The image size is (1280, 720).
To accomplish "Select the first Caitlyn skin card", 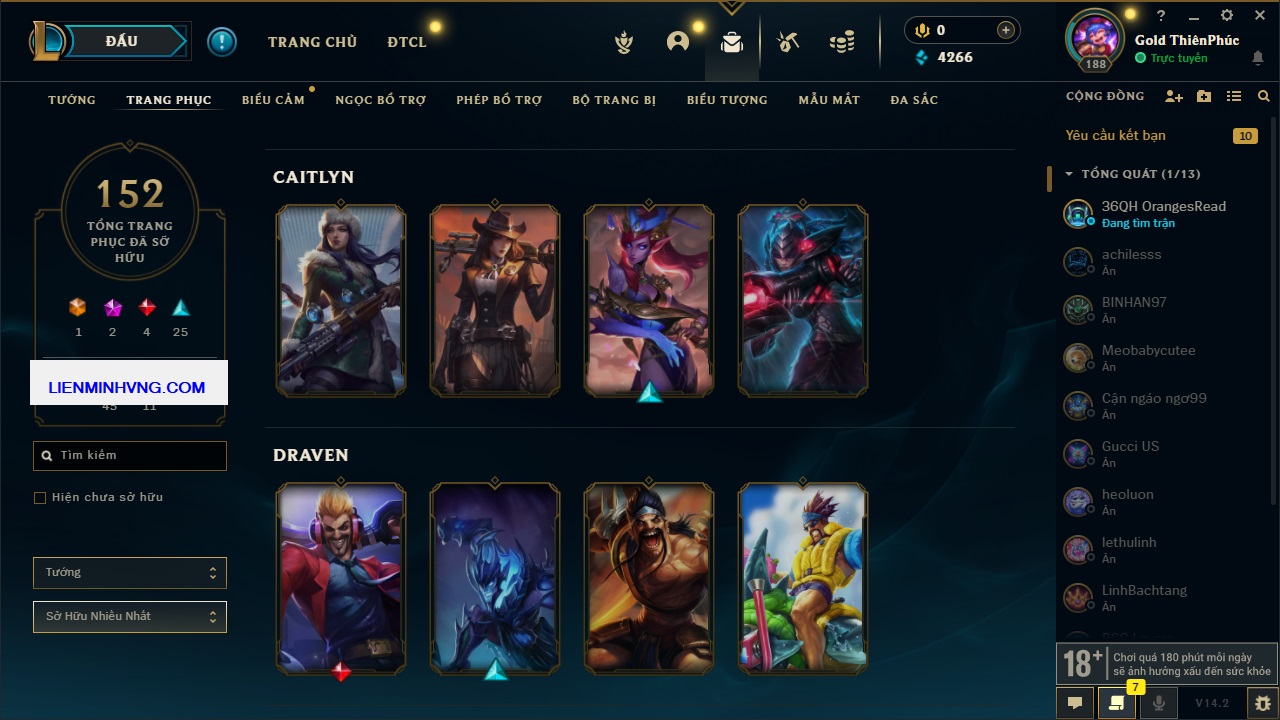I will [341, 300].
